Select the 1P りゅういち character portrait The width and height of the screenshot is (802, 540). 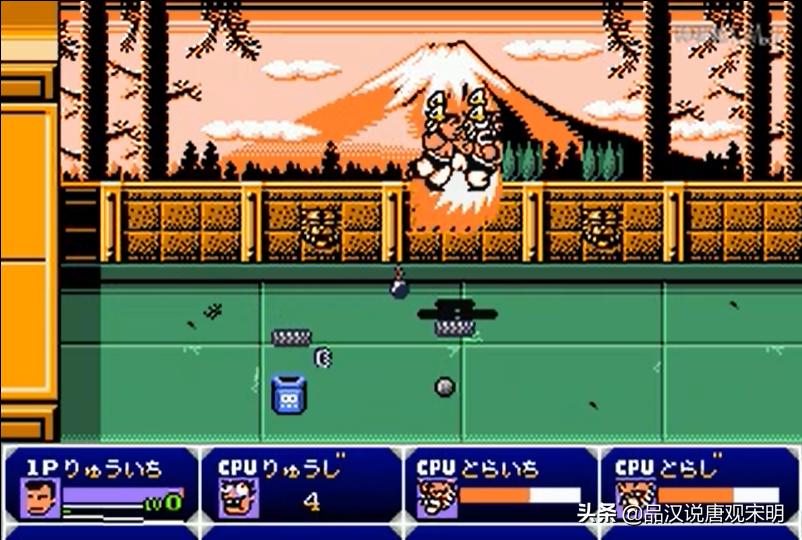(39, 498)
